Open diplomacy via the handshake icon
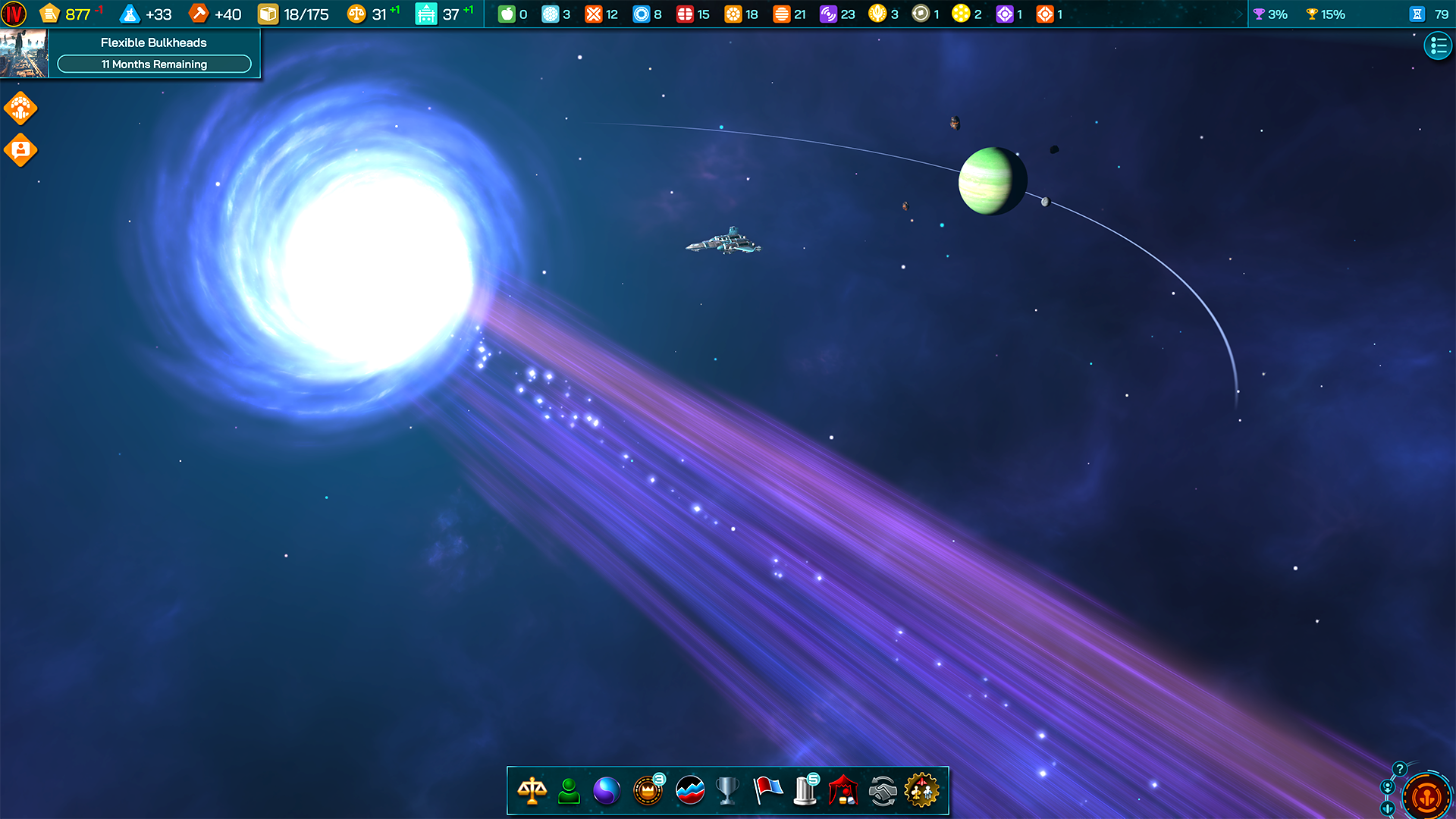 [x=884, y=790]
